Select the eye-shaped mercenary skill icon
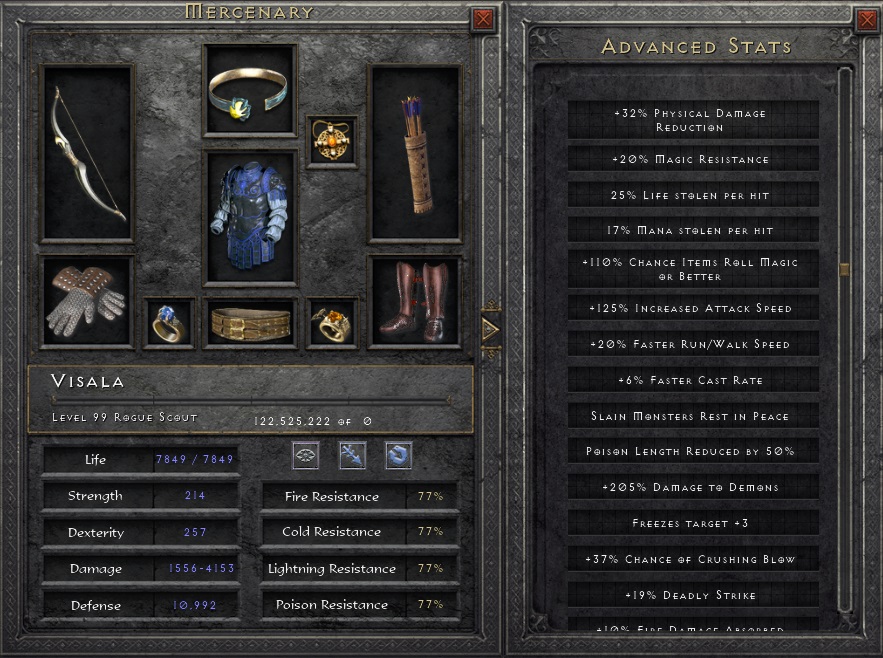Screen dimensions: 883x658 point(306,456)
